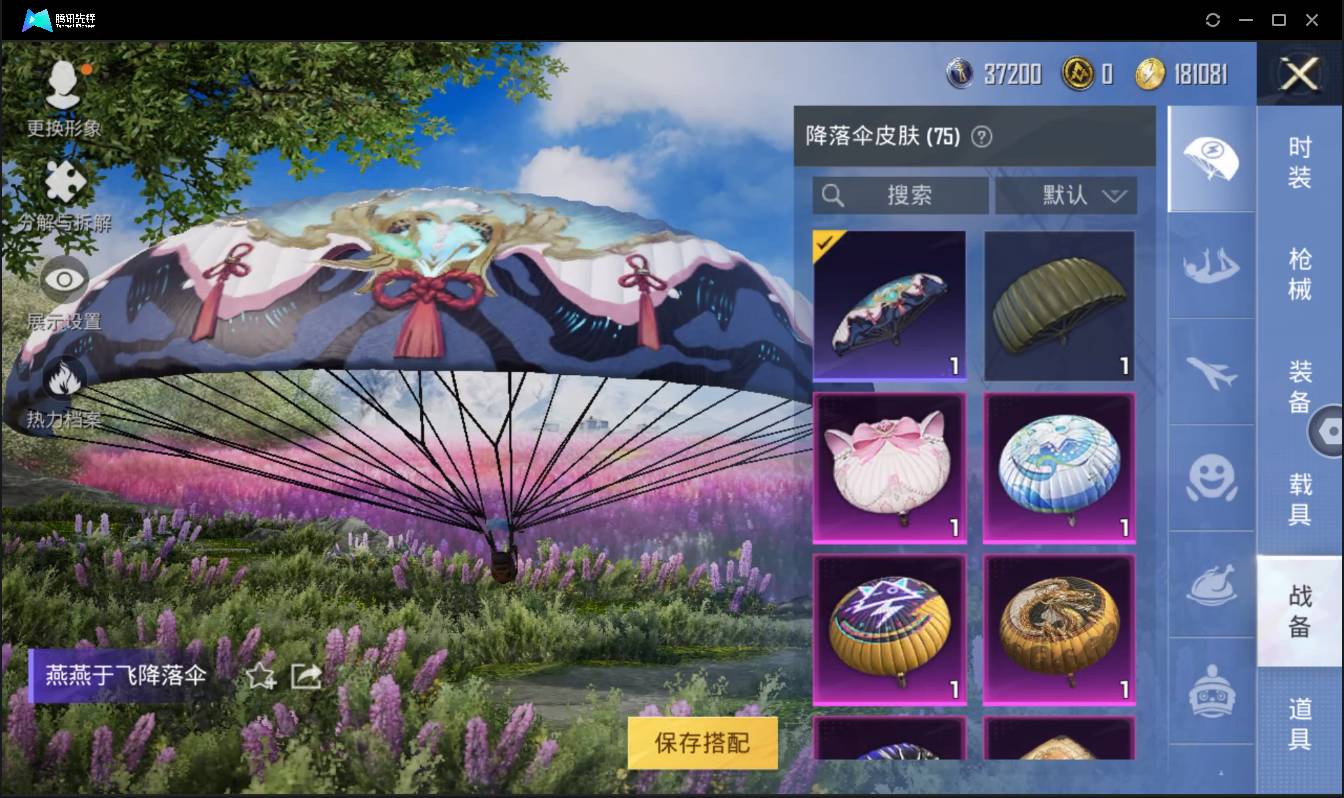This screenshot has height=798, width=1344.
Task: Click the 搜索 search input field
Action: pyautogui.click(x=900, y=196)
